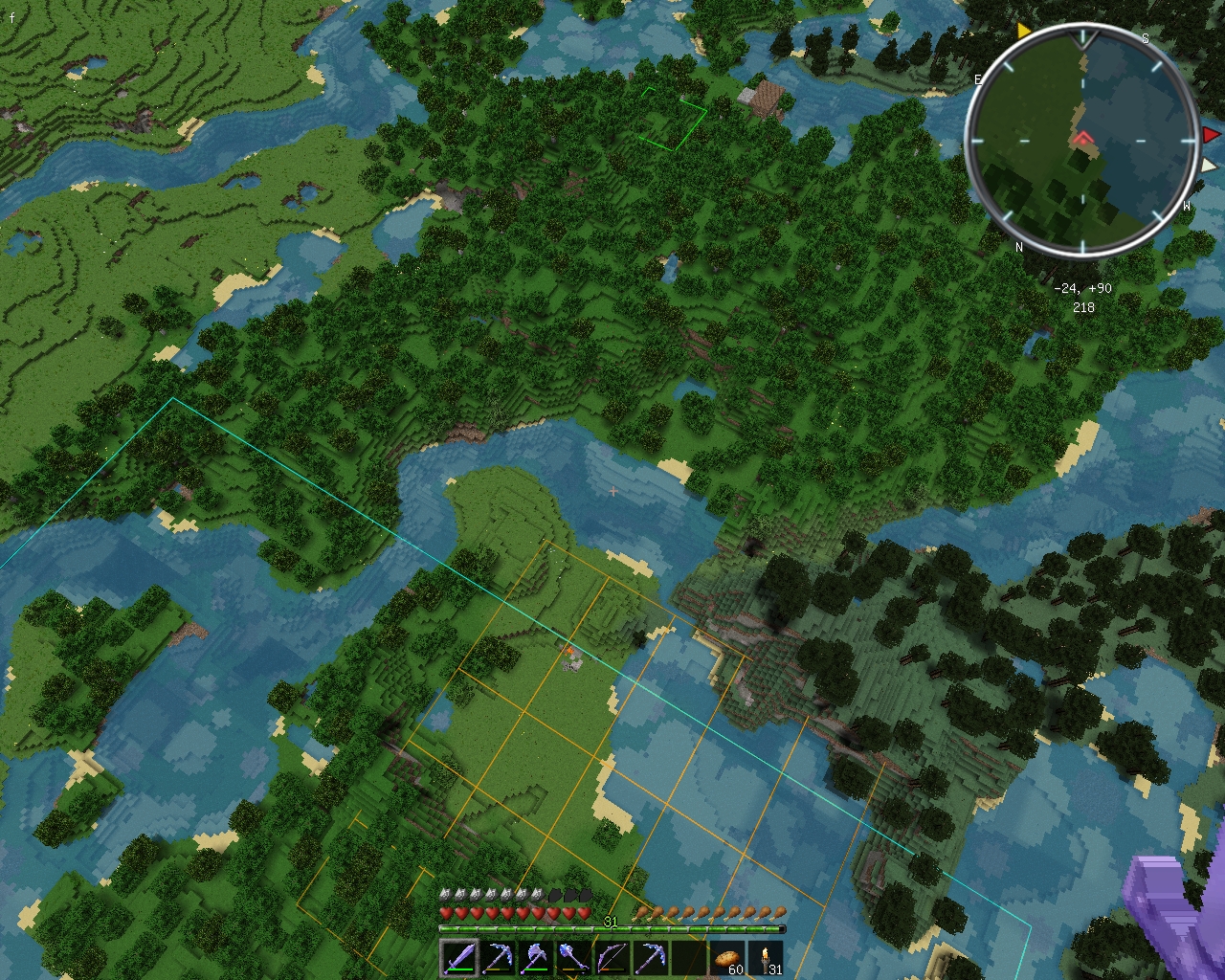Choose the purple axe in the hotbar
Viewport: 1225px width, 980px height.
[535, 958]
